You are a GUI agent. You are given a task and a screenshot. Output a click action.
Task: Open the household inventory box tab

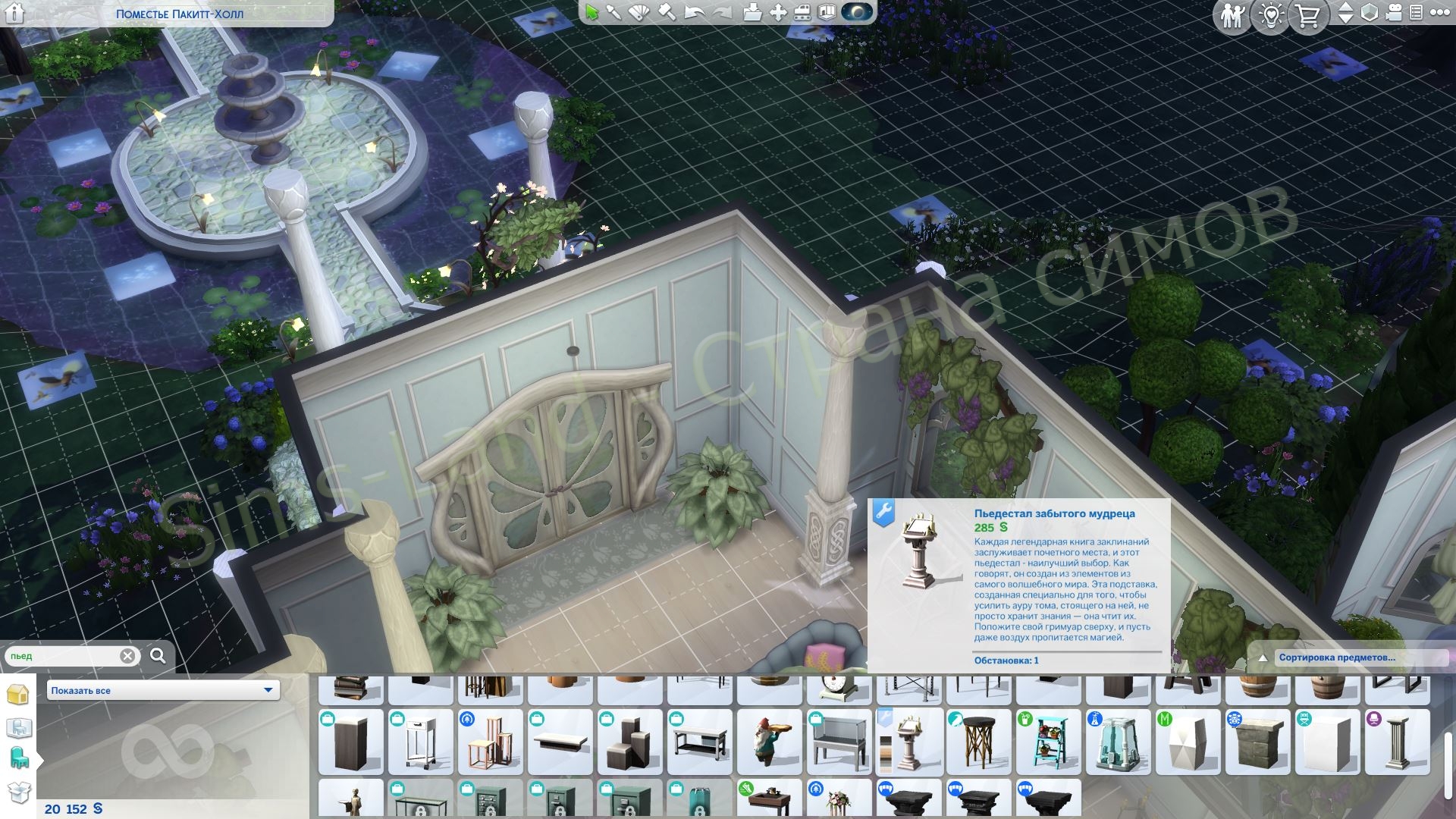click(x=18, y=792)
